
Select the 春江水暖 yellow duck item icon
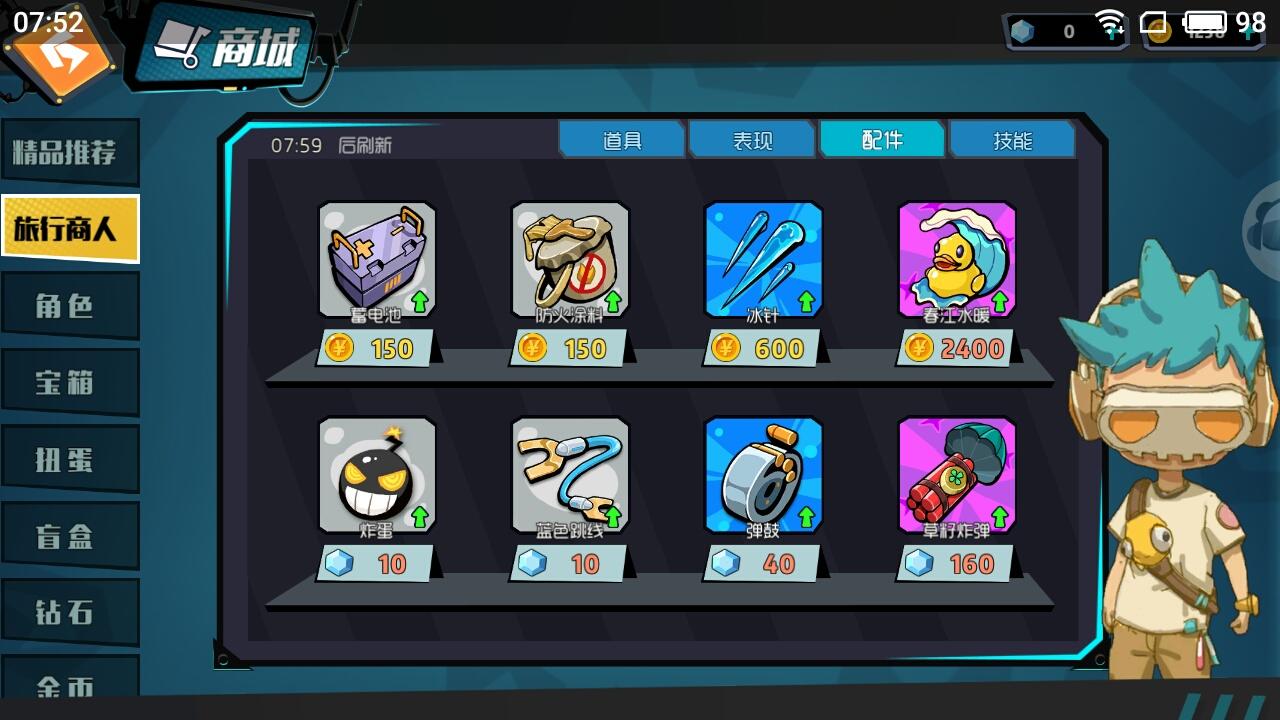pyautogui.click(x=957, y=258)
